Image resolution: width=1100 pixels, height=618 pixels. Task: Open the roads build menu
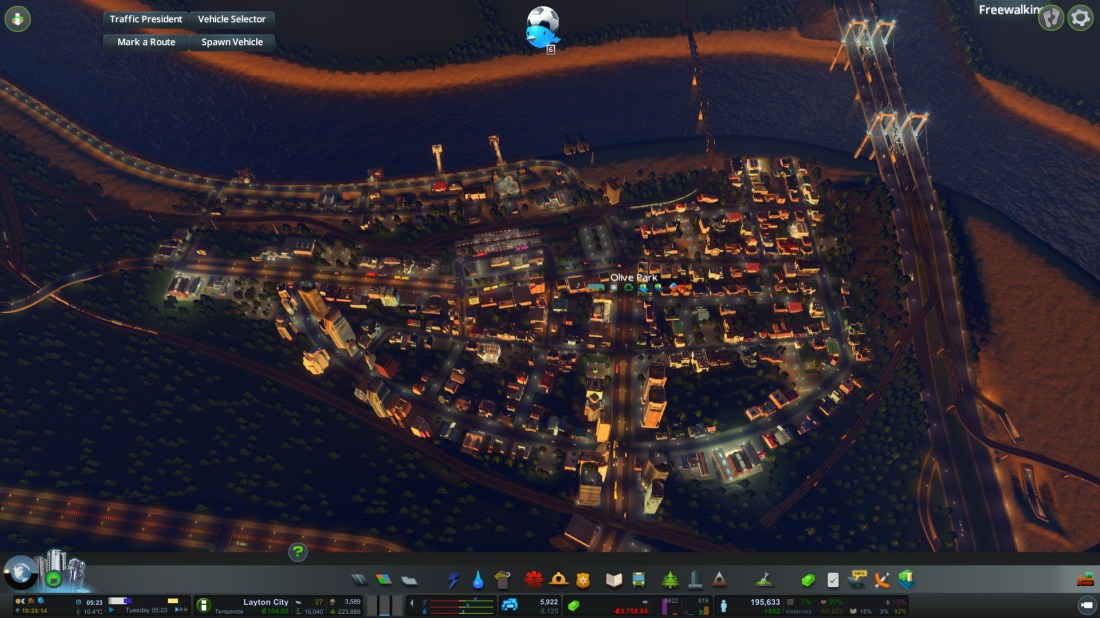(360, 579)
